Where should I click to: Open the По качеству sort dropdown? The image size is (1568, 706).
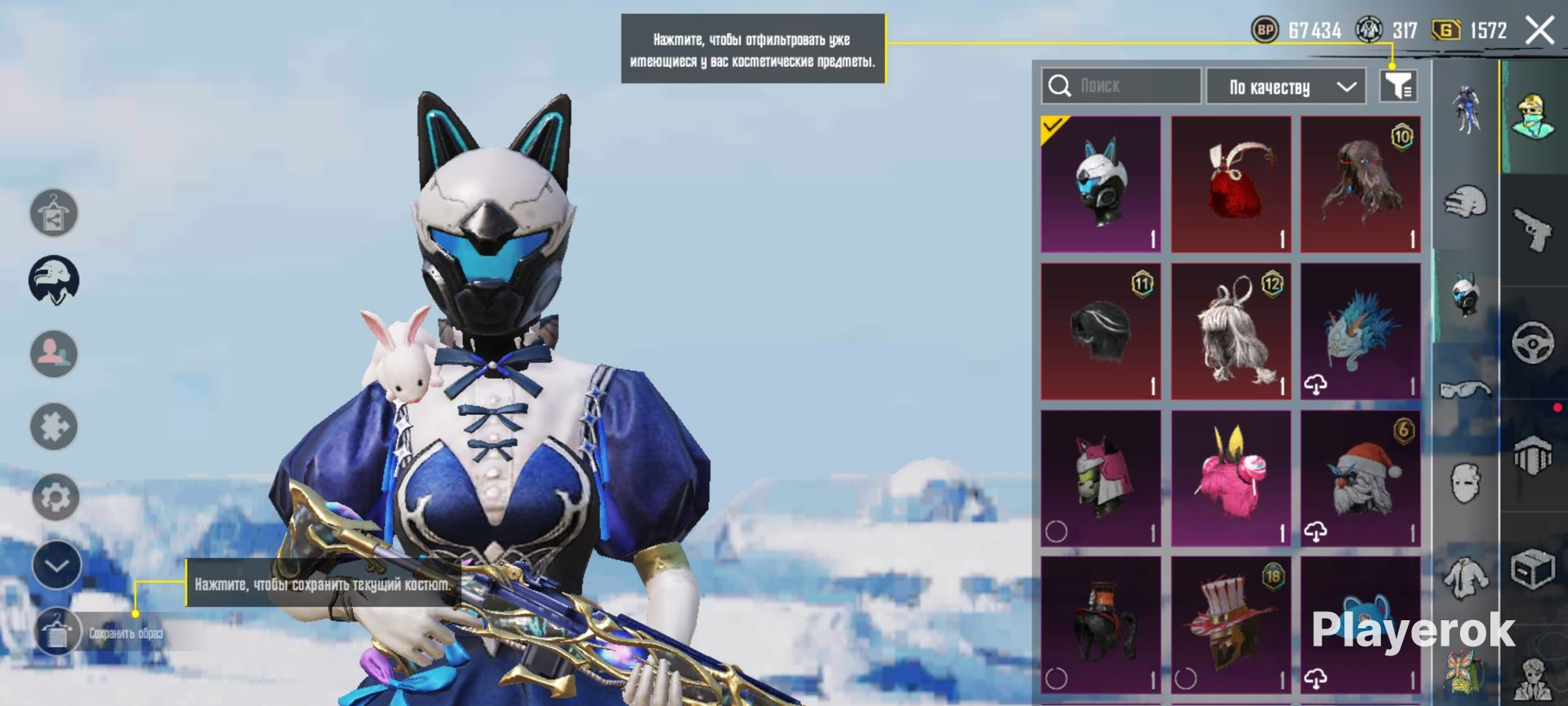[x=1286, y=87]
